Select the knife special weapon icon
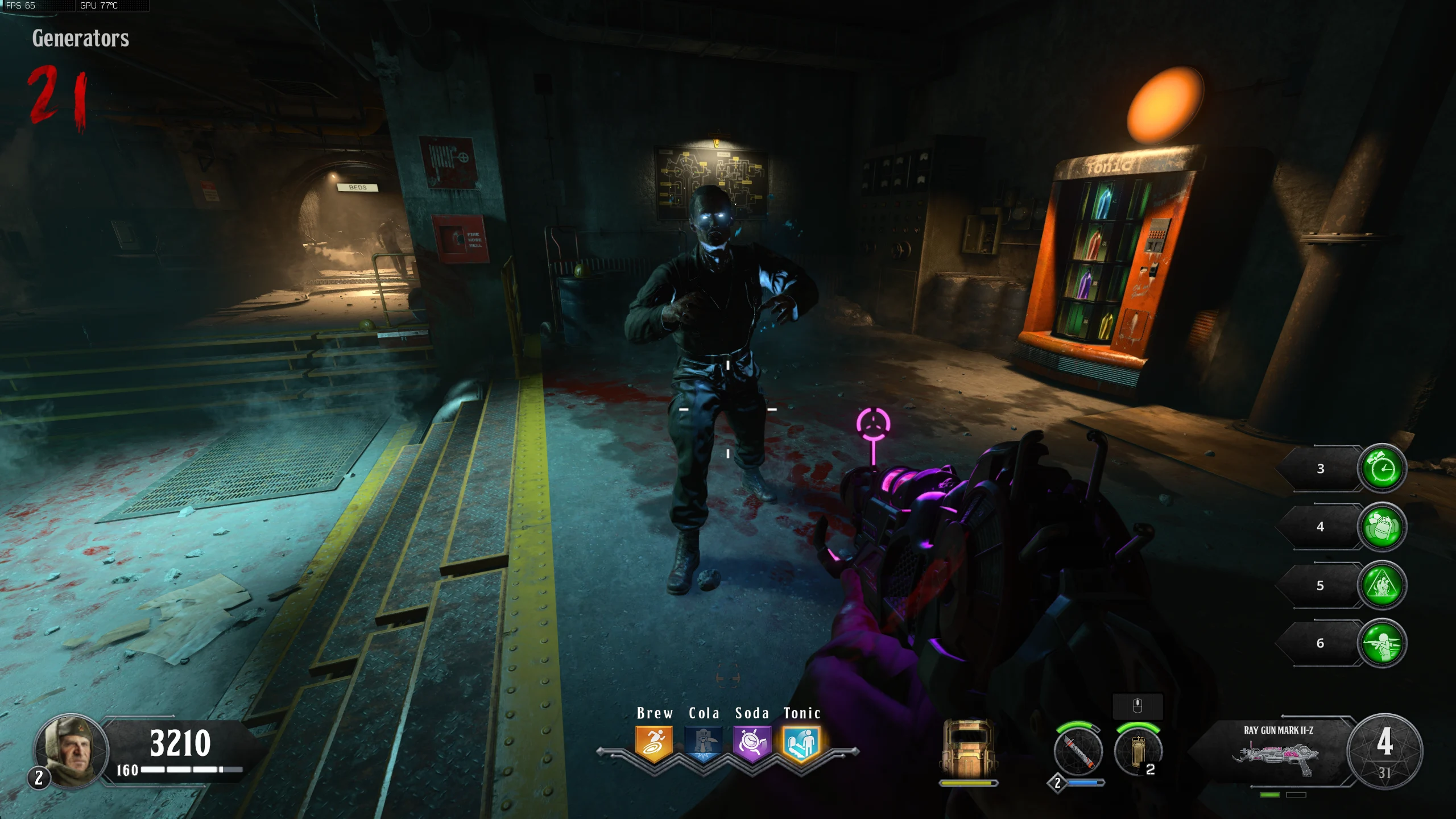The width and height of the screenshot is (1456, 819). (x=1078, y=751)
